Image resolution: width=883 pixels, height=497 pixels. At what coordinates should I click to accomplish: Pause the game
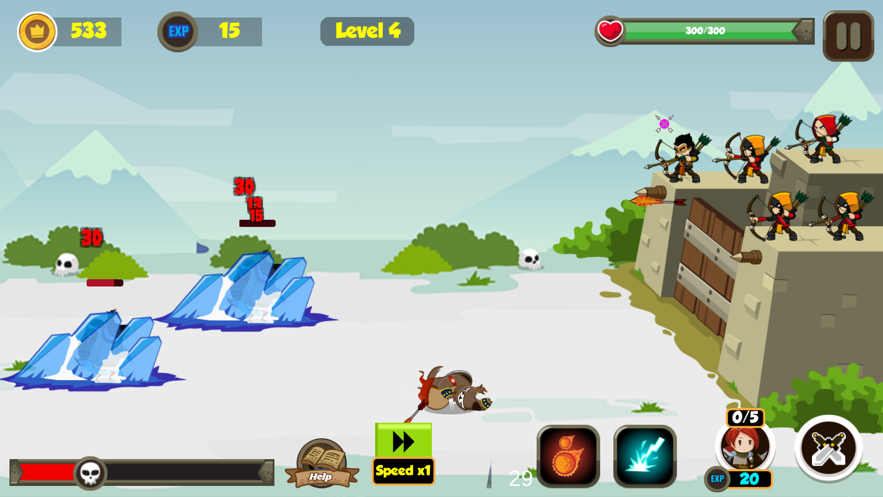point(848,36)
